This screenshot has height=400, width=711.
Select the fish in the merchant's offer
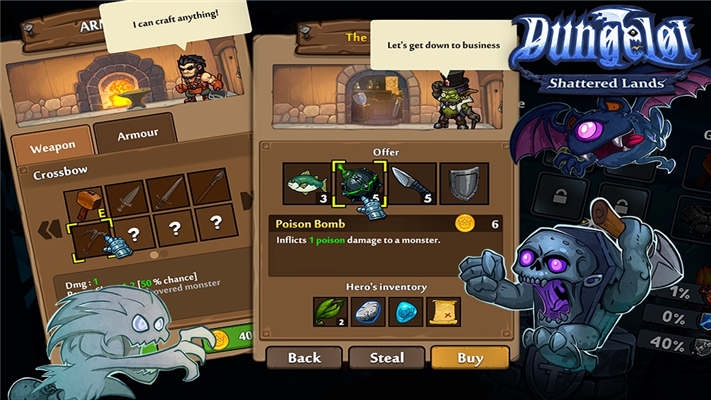[307, 183]
